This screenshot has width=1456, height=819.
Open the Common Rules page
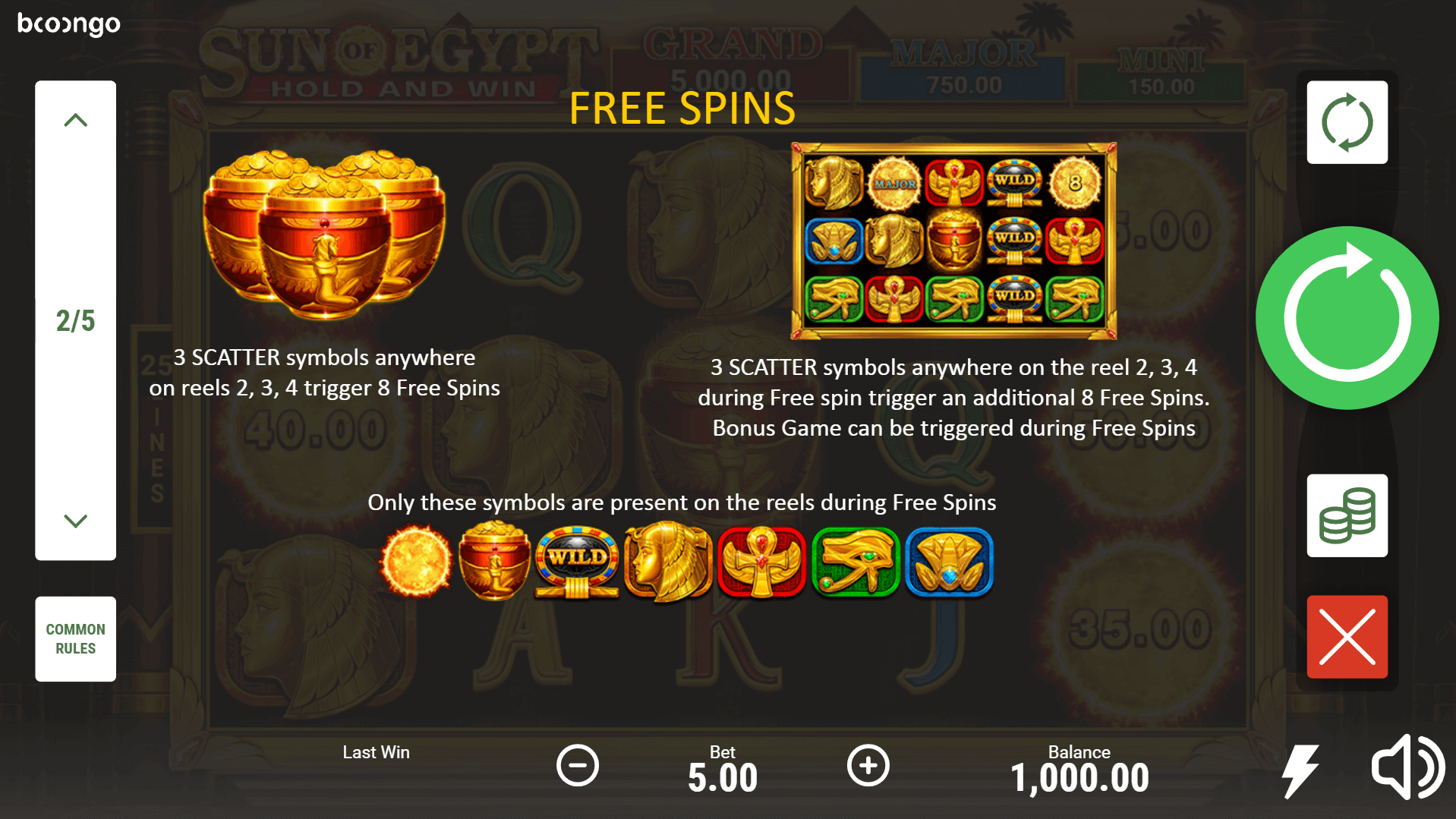click(x=75, y=638)
